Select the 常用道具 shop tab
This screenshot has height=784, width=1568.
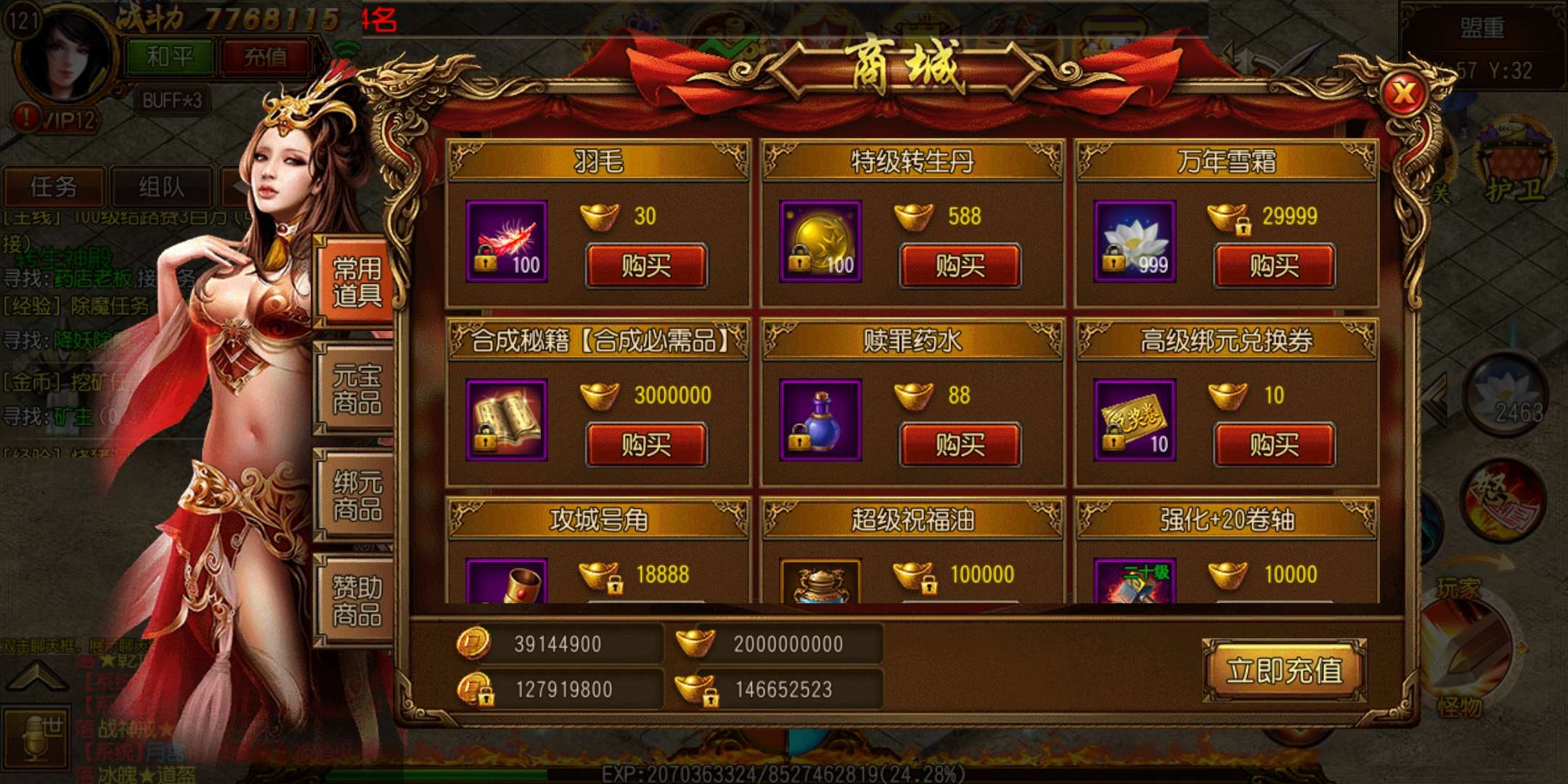[356, 282]
